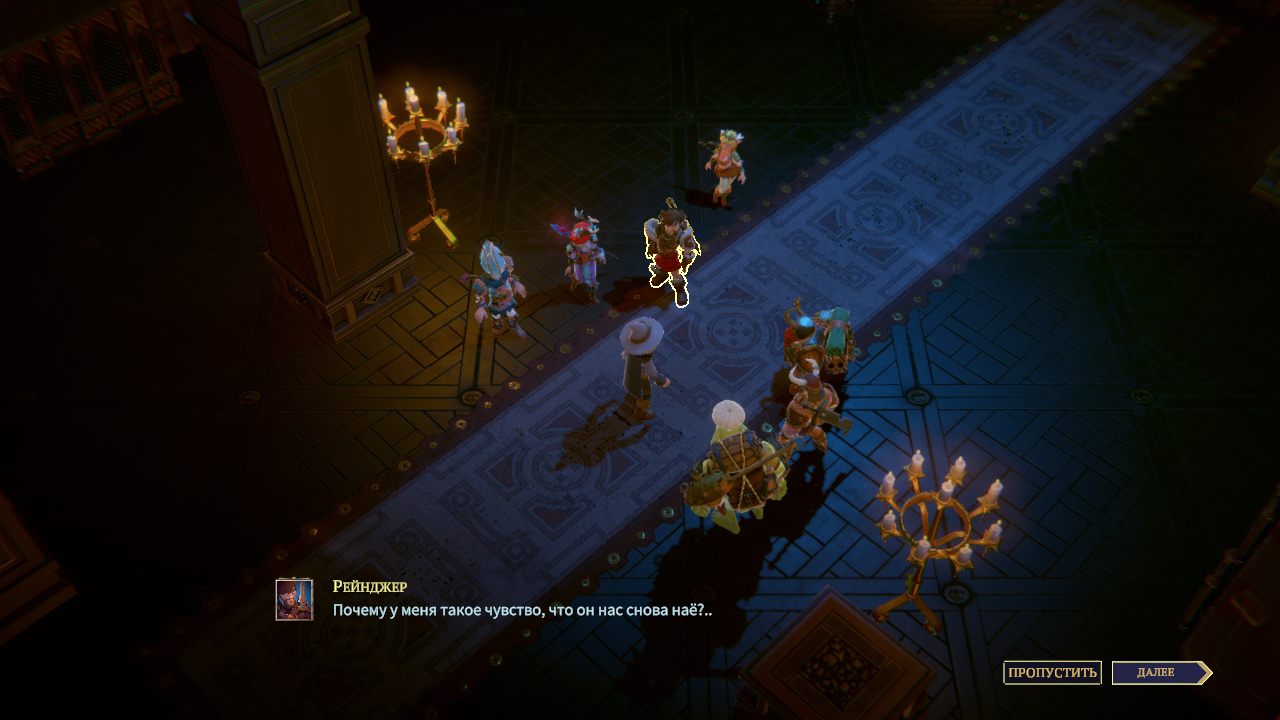Screen dimensions: 1280x720
Task: Continue dialogue with the Далее button
Action: pos(1159,672)
